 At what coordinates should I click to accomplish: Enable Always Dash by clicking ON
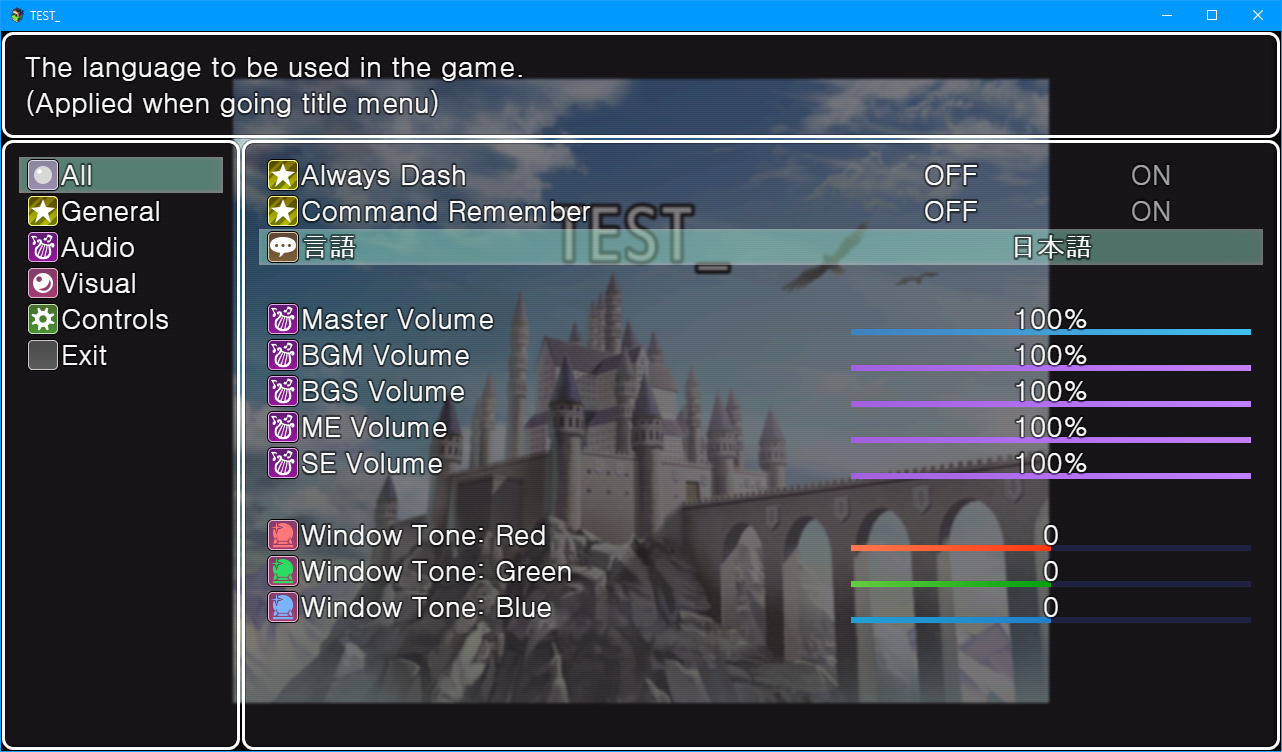click(1150, 175)
